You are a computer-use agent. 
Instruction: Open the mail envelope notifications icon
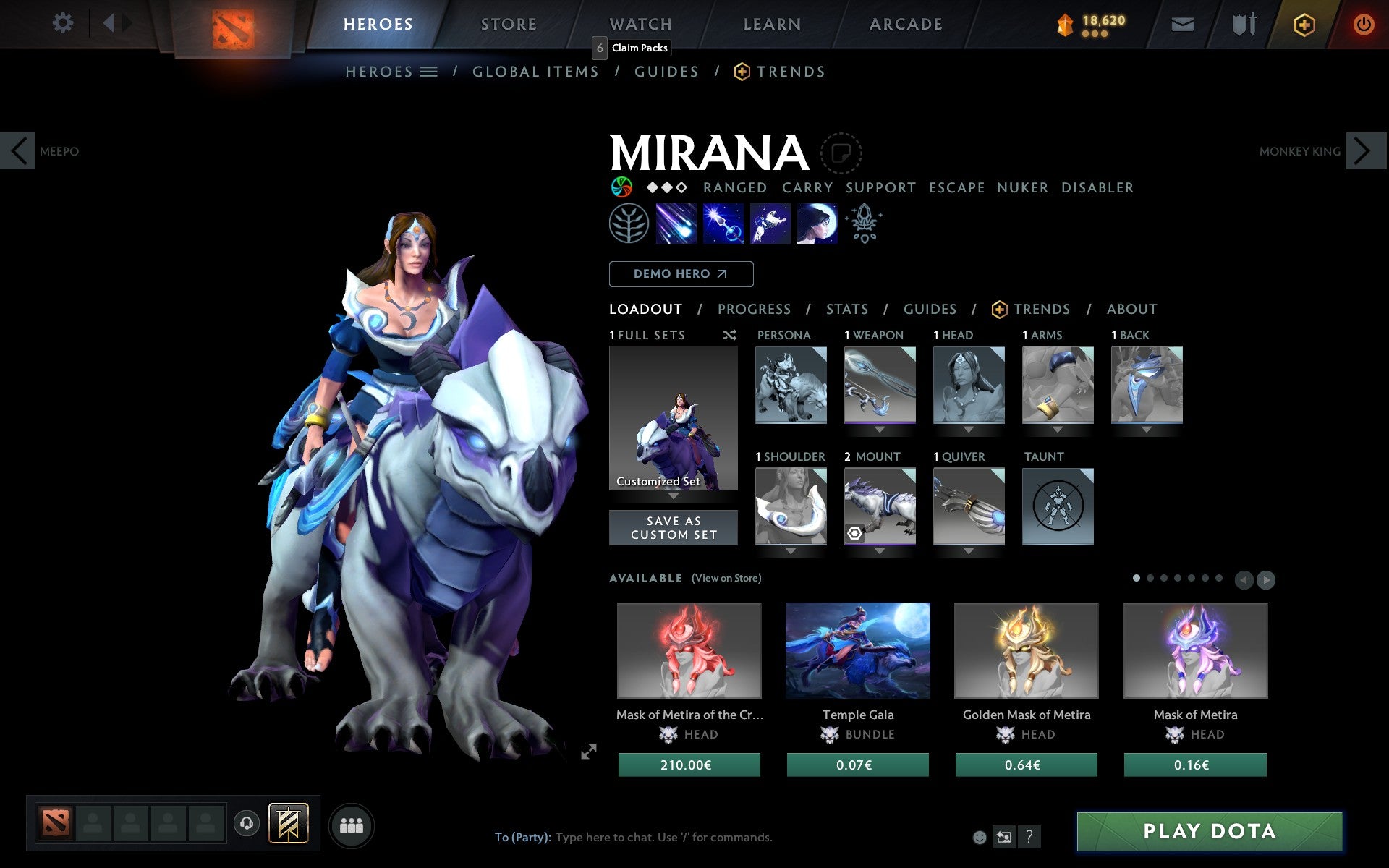pyautogui.click(x=1182, y=24)
